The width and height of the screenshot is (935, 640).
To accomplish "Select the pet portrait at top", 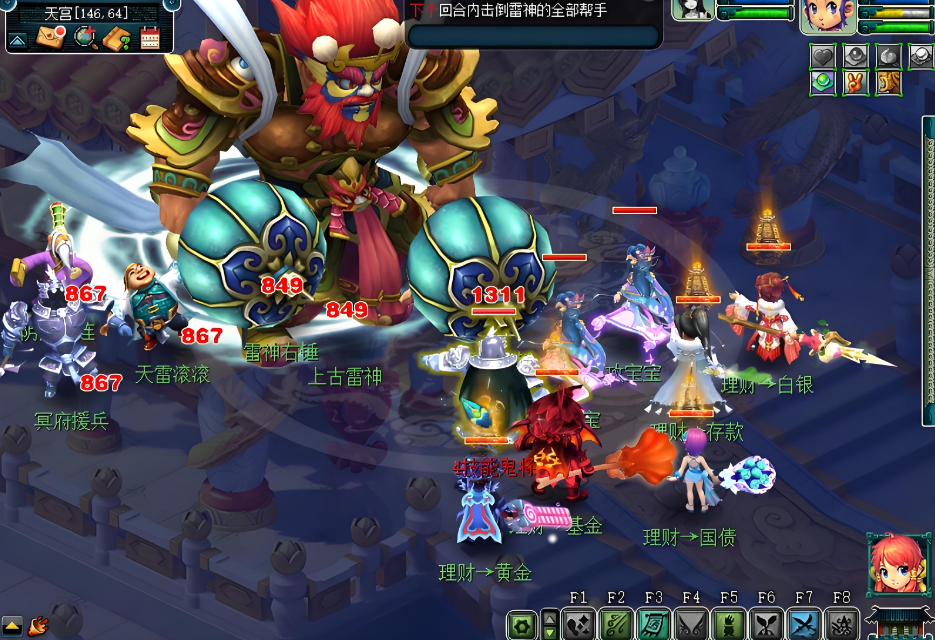I will pyautogui.click(x=692, y=10).
